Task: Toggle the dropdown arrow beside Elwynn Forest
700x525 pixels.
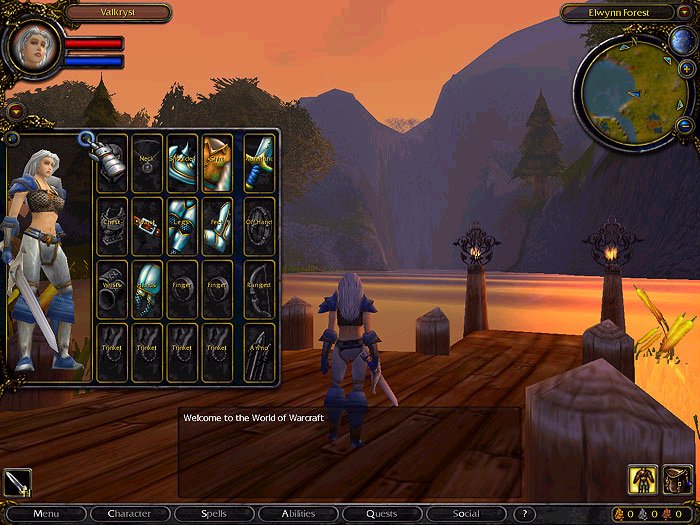Action: coord(683,13)
